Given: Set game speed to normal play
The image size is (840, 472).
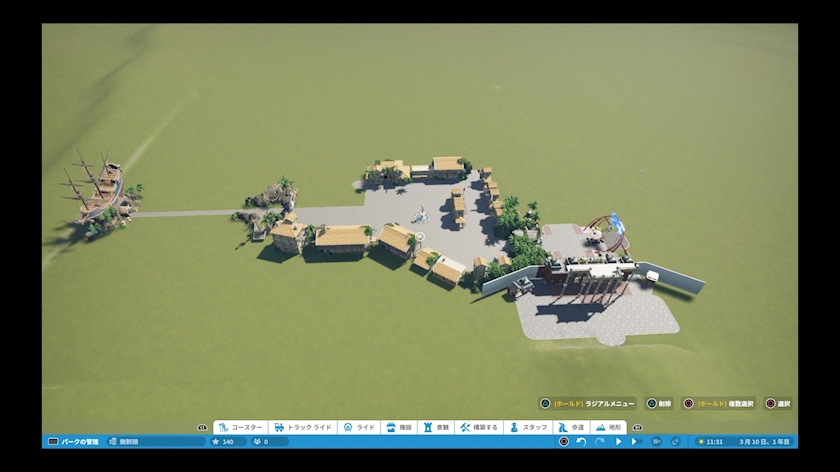Looking at the screenshot, I should (x=618, y=441).
